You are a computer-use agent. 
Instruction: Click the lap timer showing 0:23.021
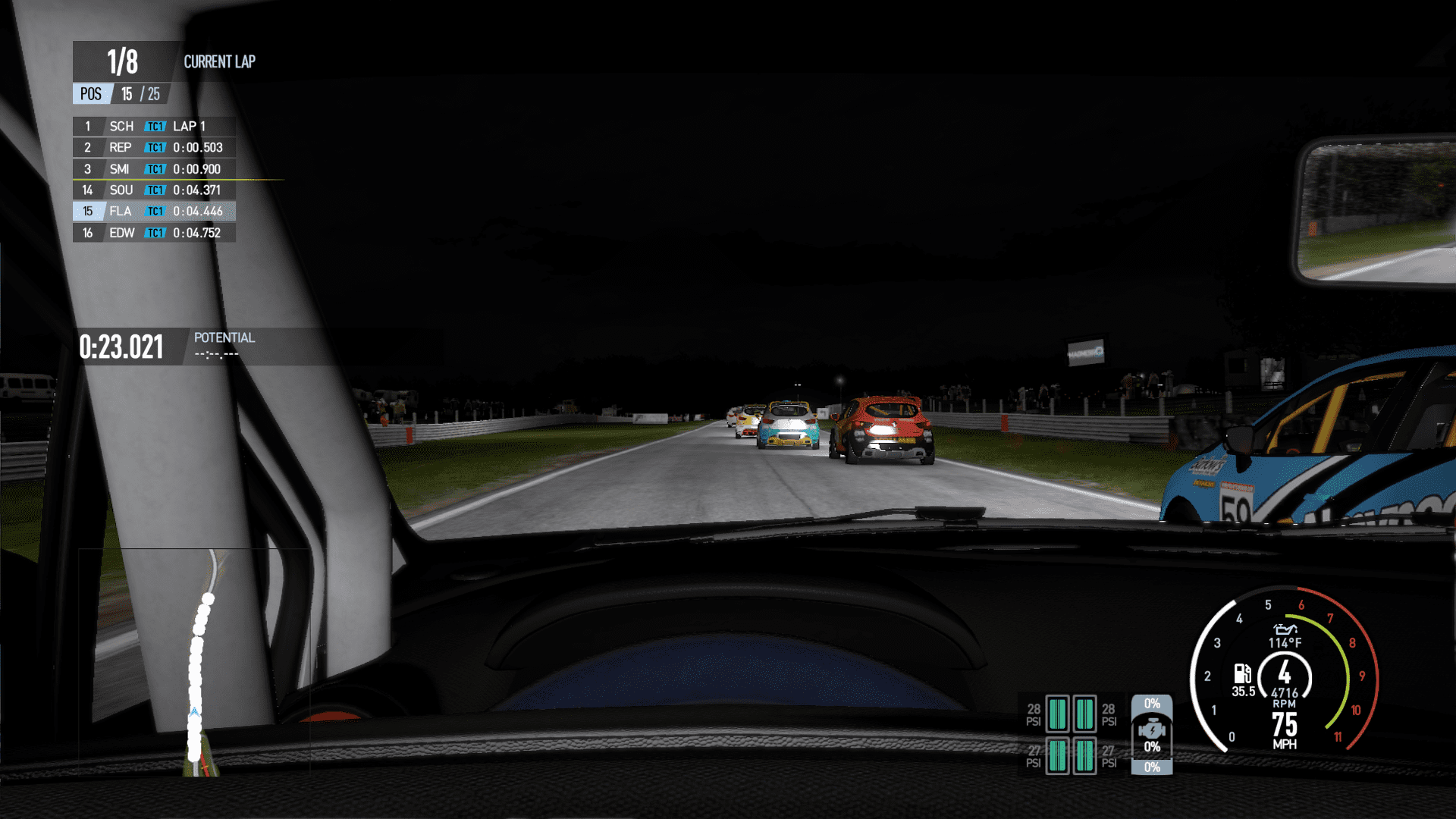[x=121, y=347]
